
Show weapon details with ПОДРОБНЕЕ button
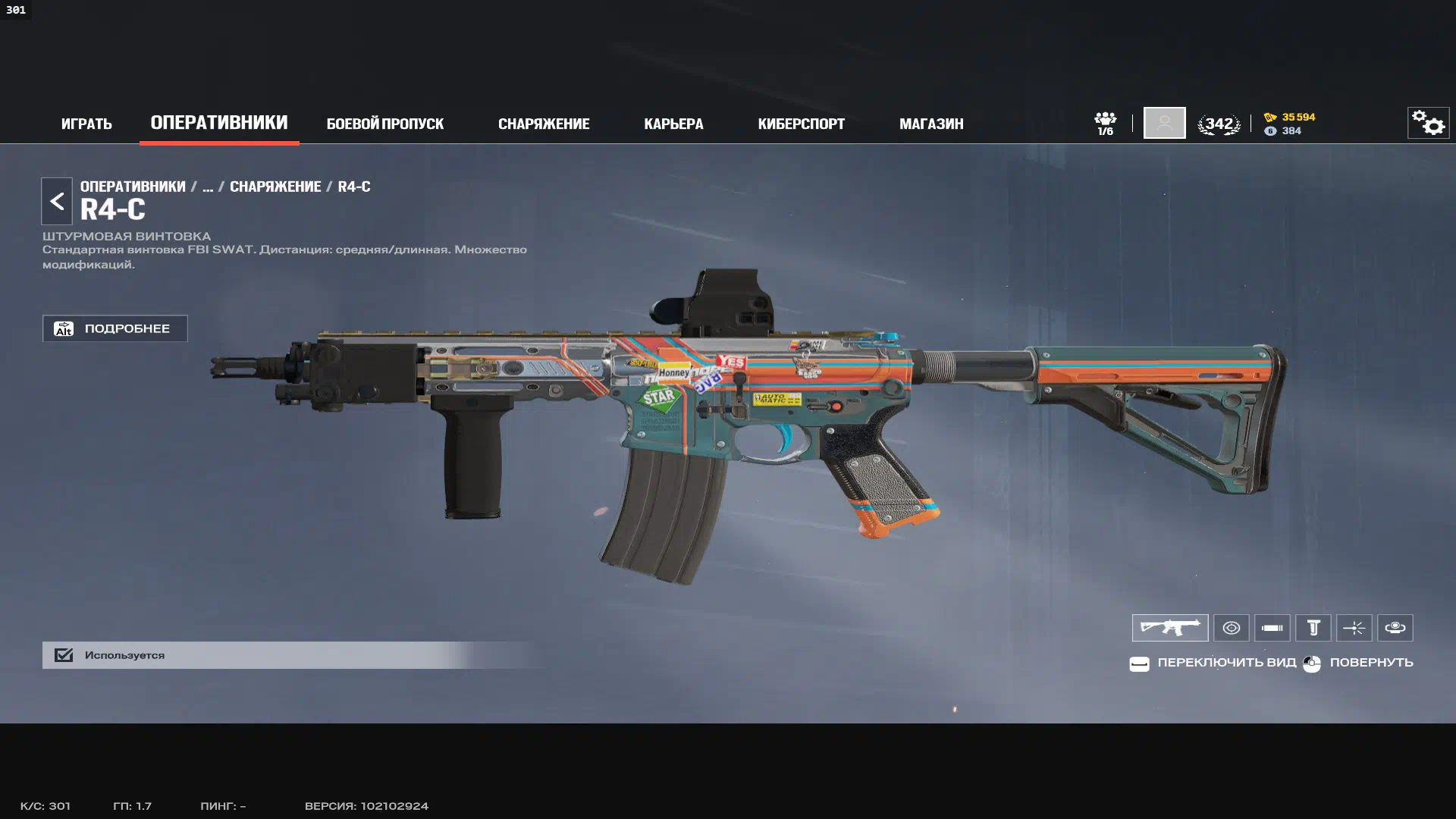[115, 328]
